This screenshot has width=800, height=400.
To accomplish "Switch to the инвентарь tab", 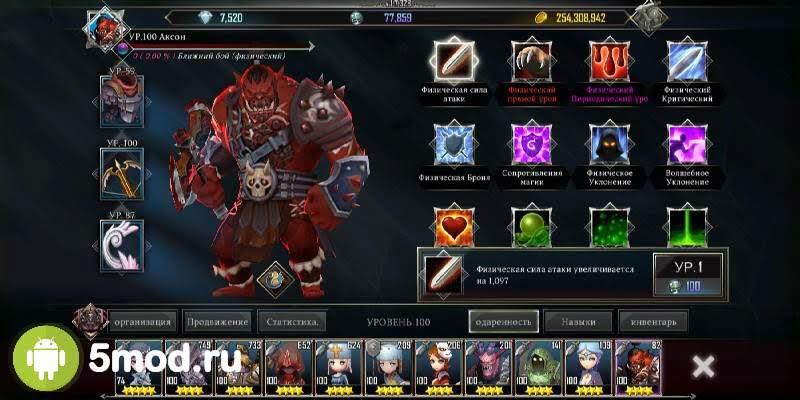I will click(653, 322).
